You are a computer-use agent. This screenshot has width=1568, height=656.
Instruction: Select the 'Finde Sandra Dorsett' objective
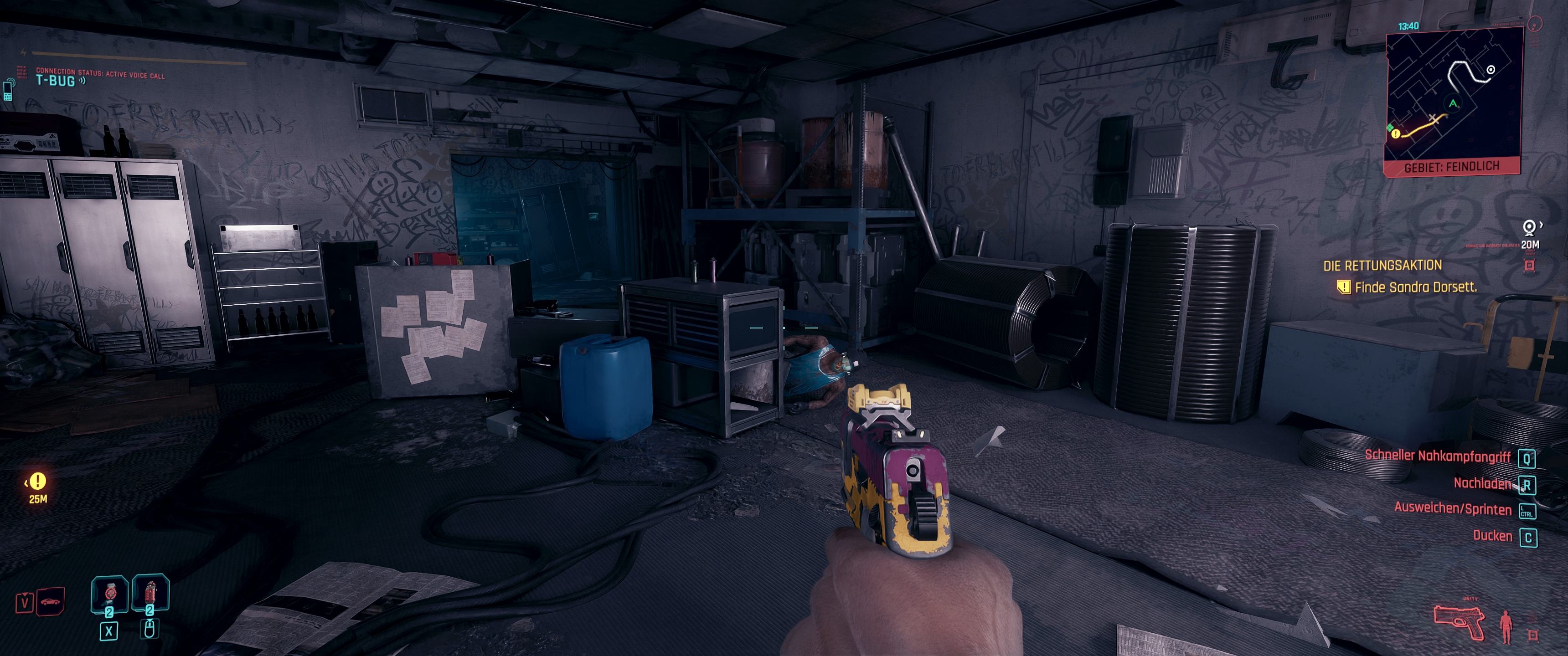coord(1415,287)
